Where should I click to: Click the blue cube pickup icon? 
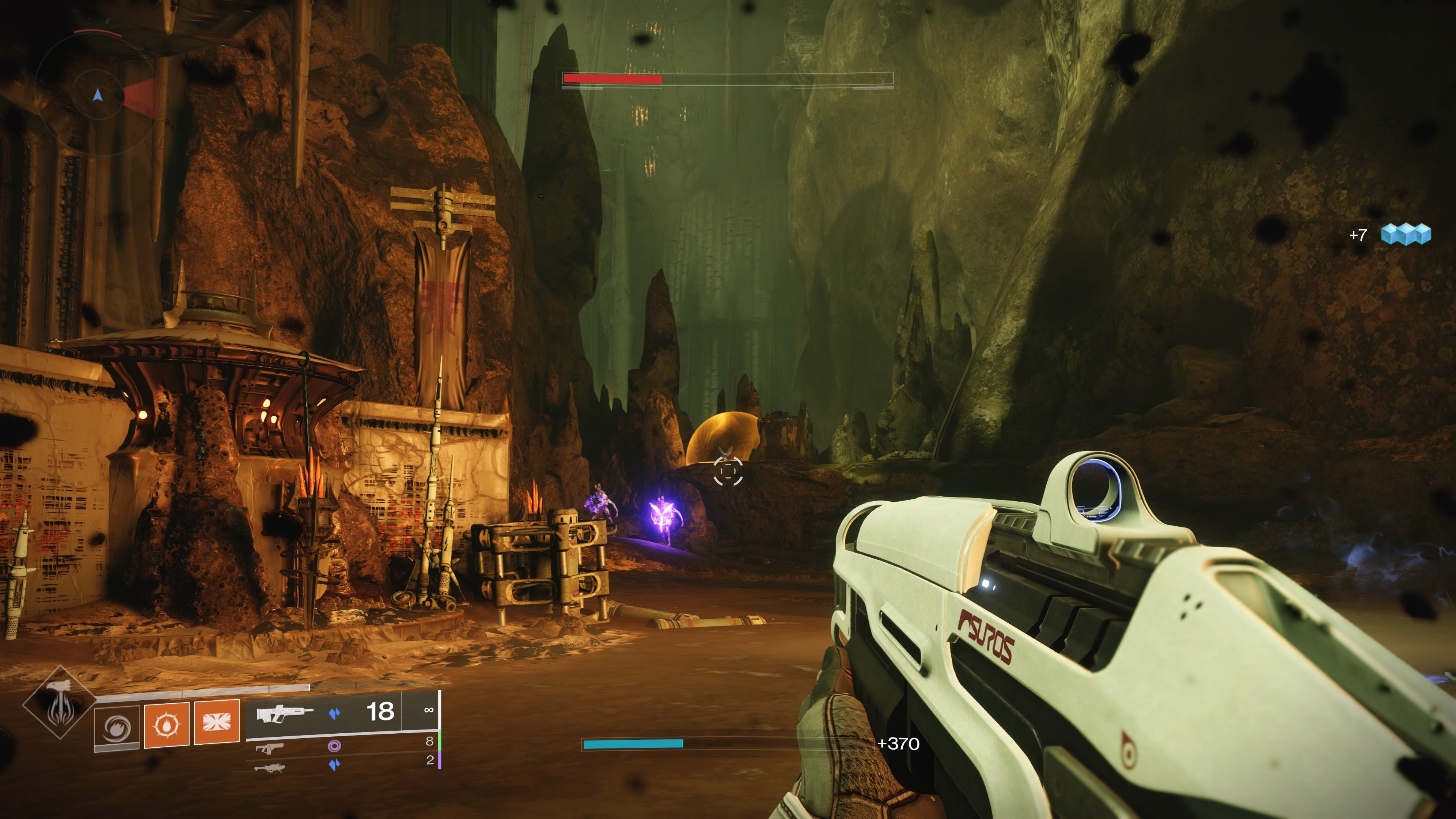(1406, 234)
